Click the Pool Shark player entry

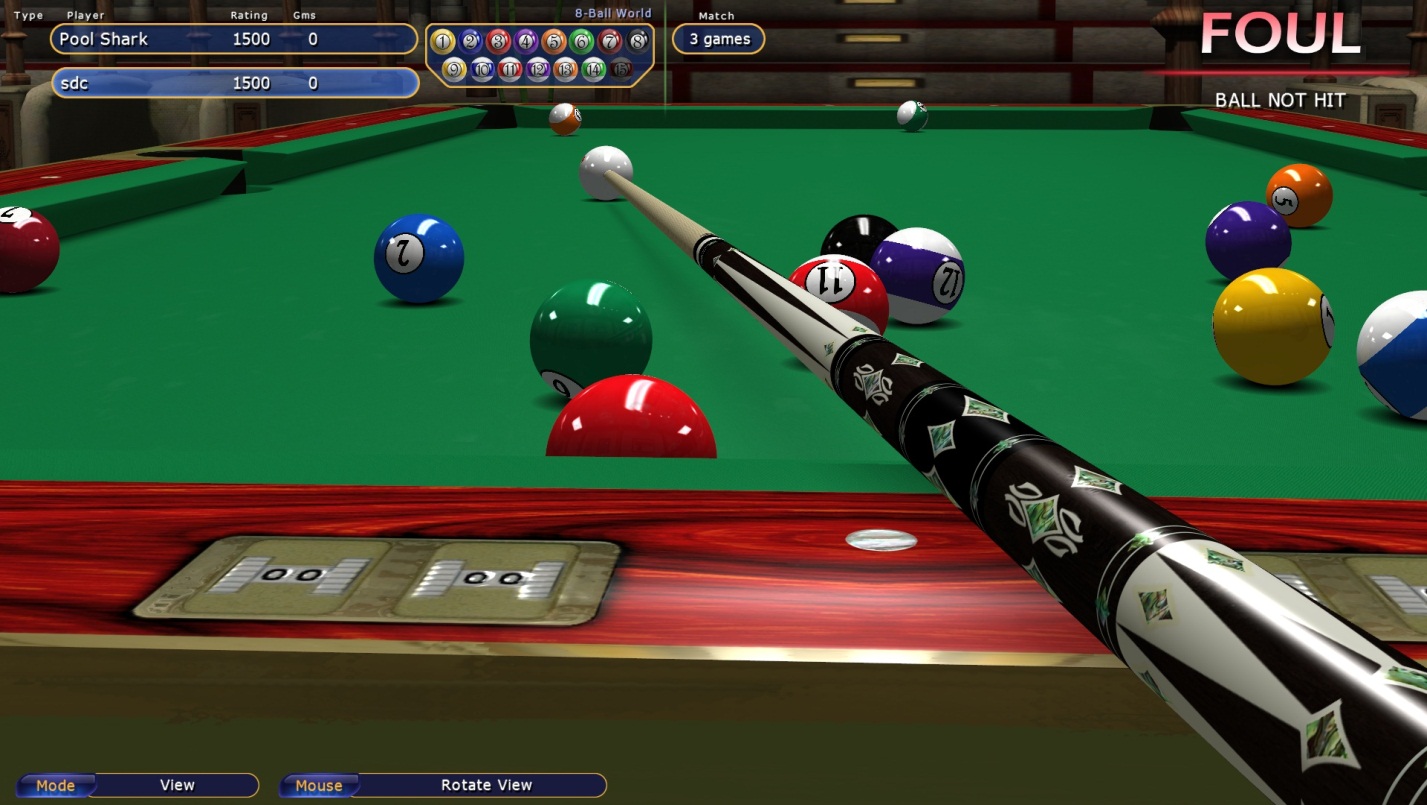coord(233,39)
